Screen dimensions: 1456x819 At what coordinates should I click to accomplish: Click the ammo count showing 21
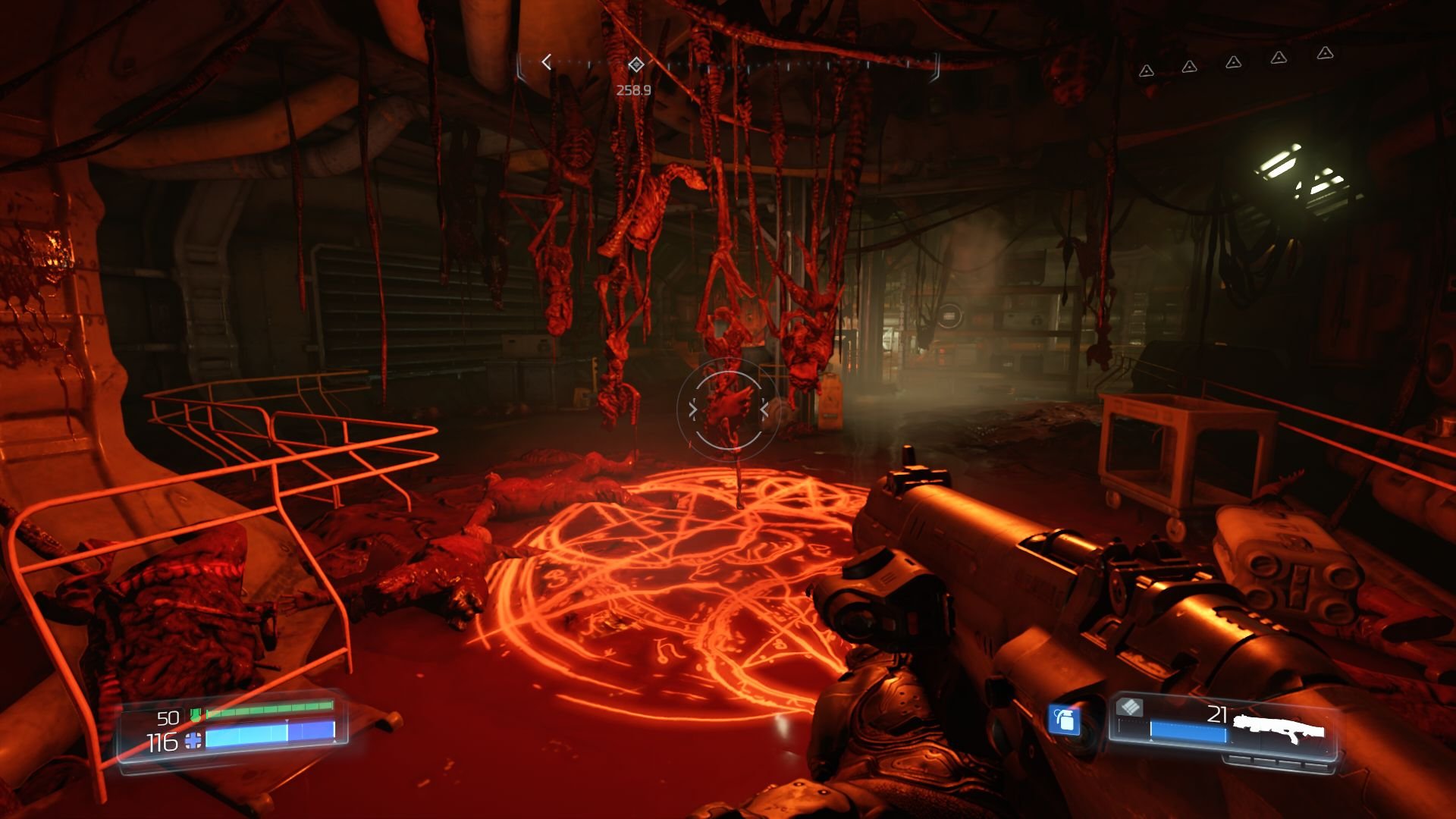pyautogui.click(x=1217, y=714)
